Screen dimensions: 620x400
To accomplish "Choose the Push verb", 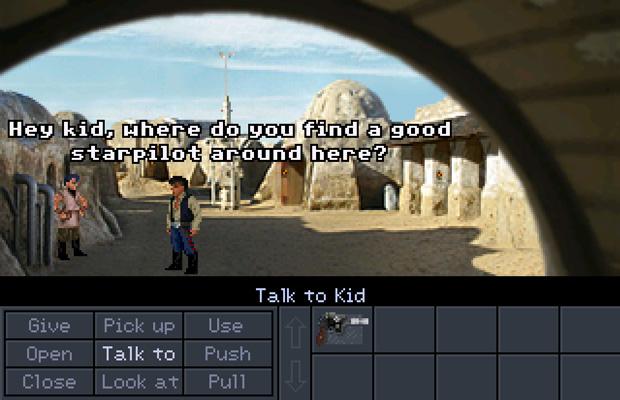I will (226, 353).
